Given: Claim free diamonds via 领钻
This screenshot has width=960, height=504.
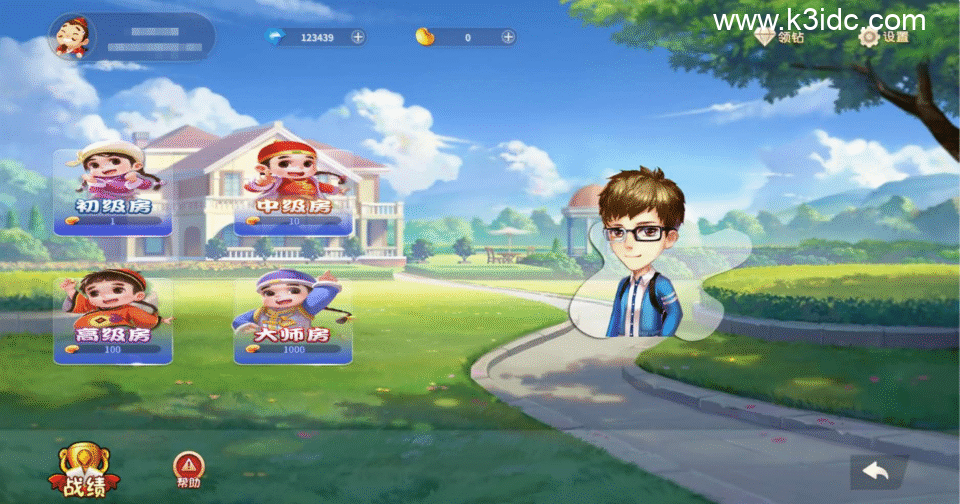Looking at the screenshot, I should [x=781, y=37].
